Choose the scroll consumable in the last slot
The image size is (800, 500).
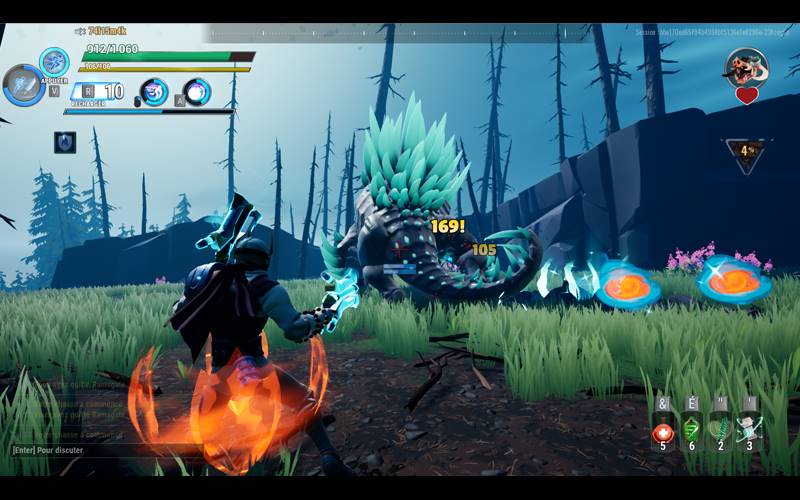coord(749,431)
